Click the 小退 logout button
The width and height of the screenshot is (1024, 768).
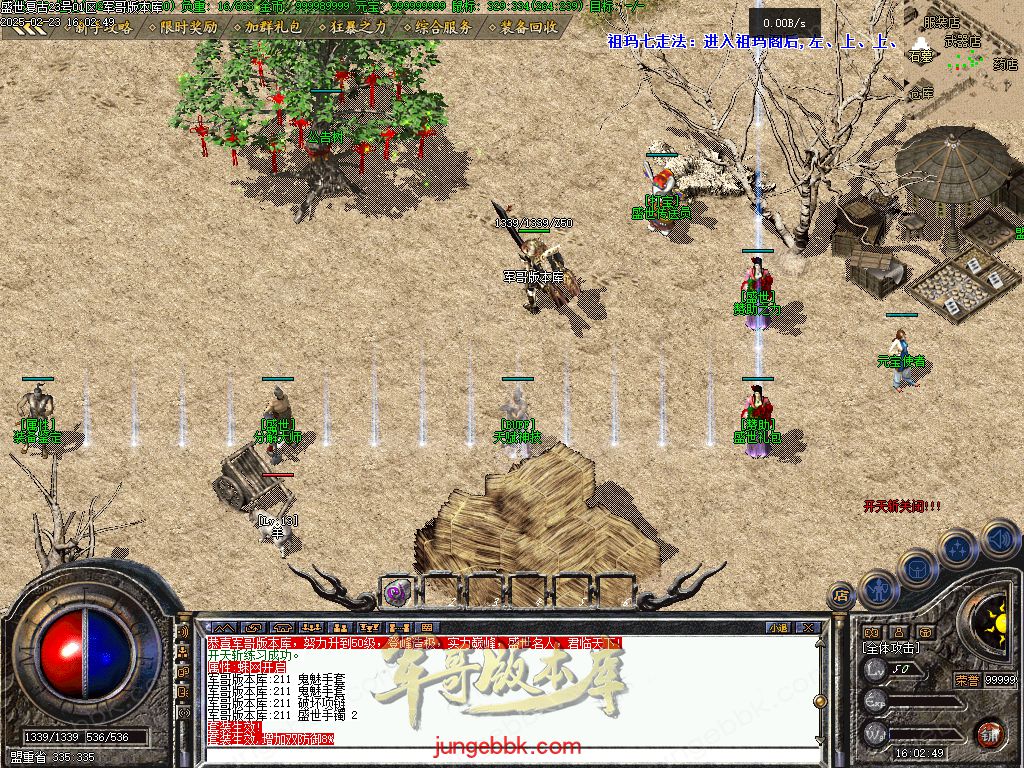pos(778,628)
